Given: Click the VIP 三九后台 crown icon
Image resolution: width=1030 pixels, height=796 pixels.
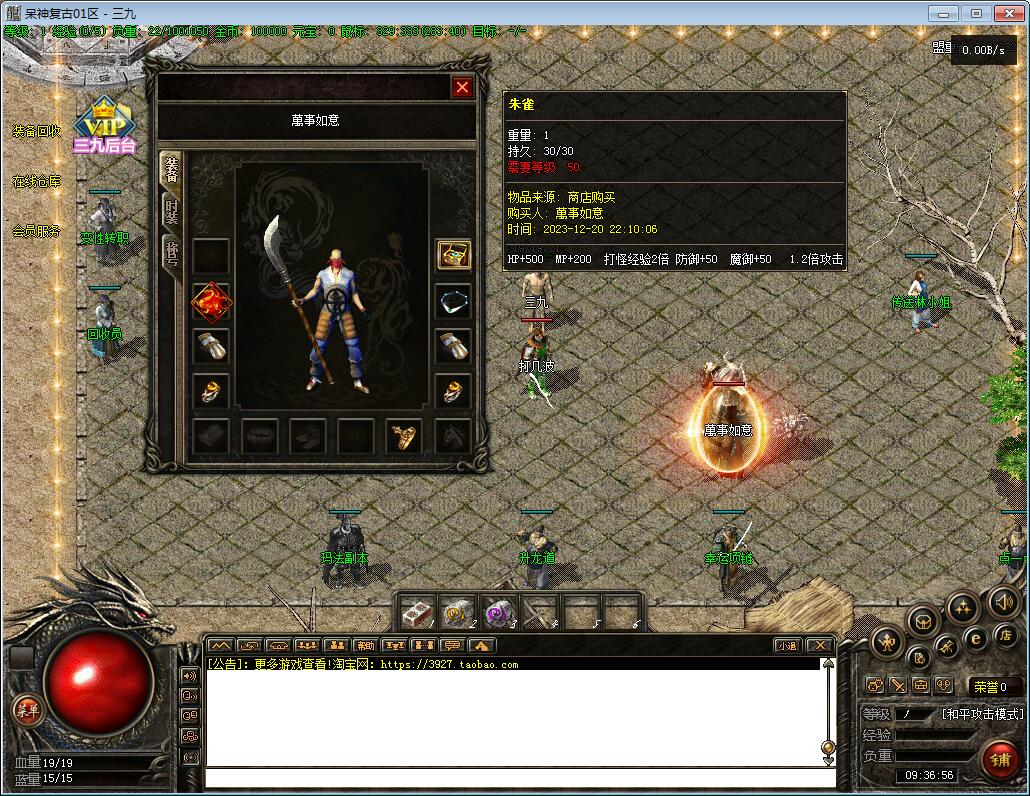Looking at the screenshot, I should (x=103, y=125).
